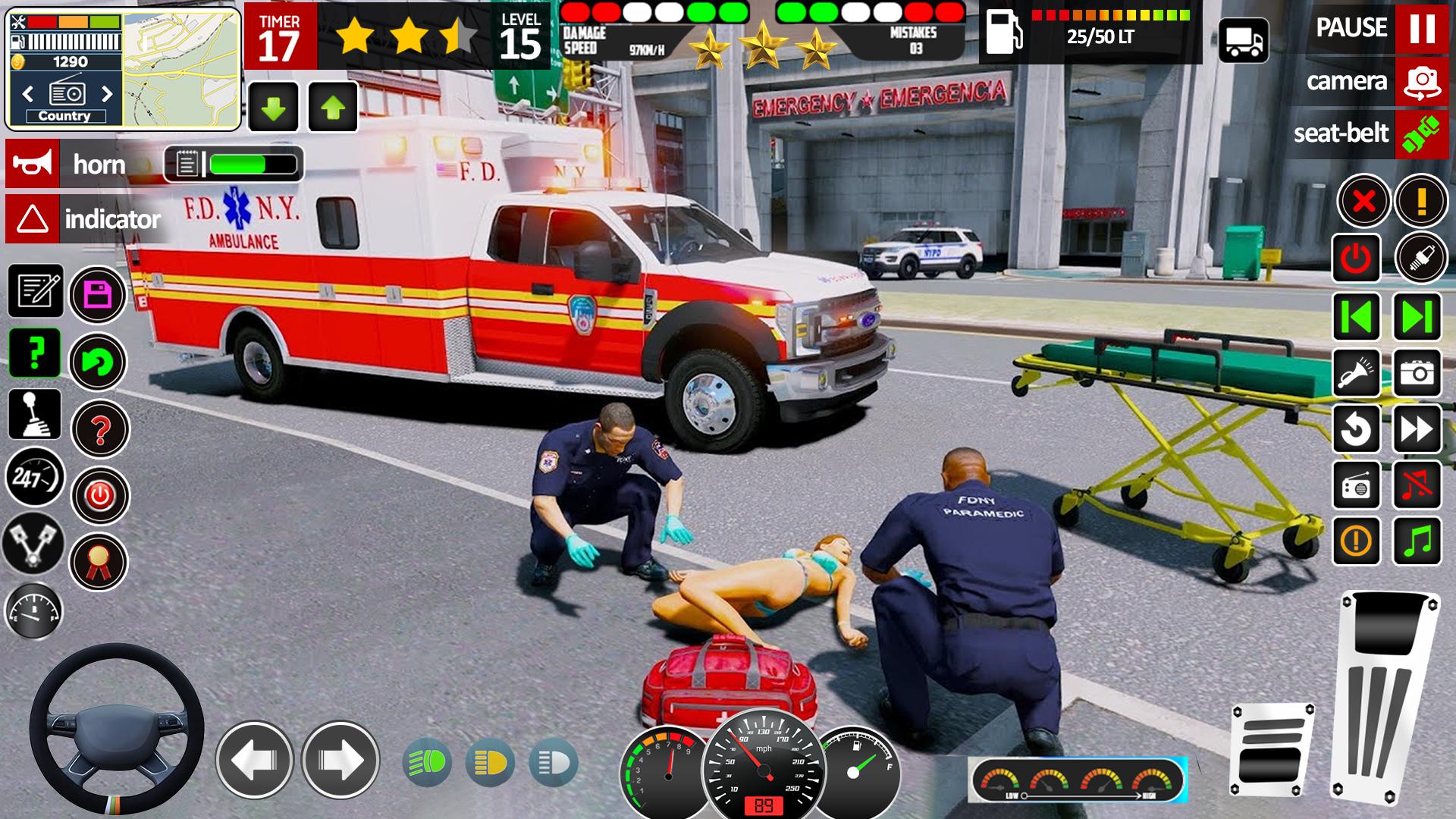Viewport: 1456px width, 819px height.
Task: Pause the game with the PAUSE button
Action: point(1421,28)
